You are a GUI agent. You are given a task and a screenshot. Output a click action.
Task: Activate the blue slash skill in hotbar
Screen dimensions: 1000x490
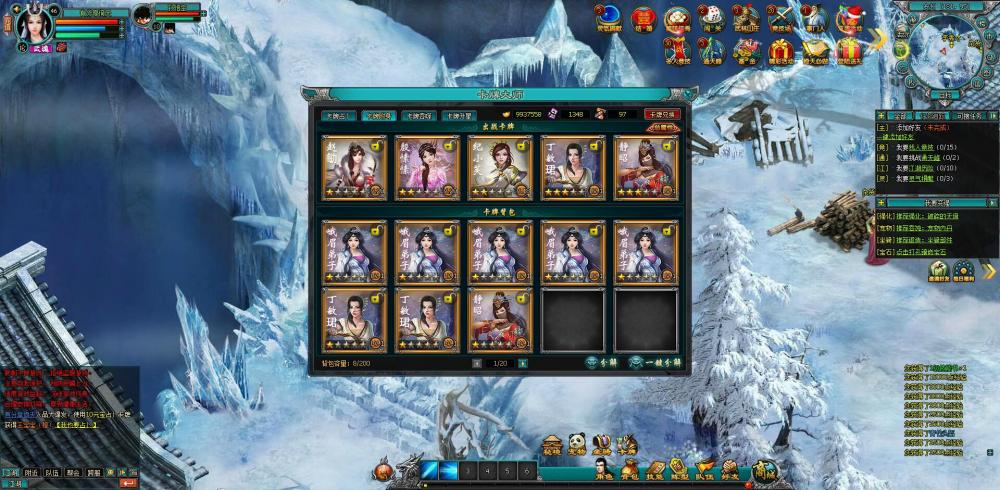[430, 469]
